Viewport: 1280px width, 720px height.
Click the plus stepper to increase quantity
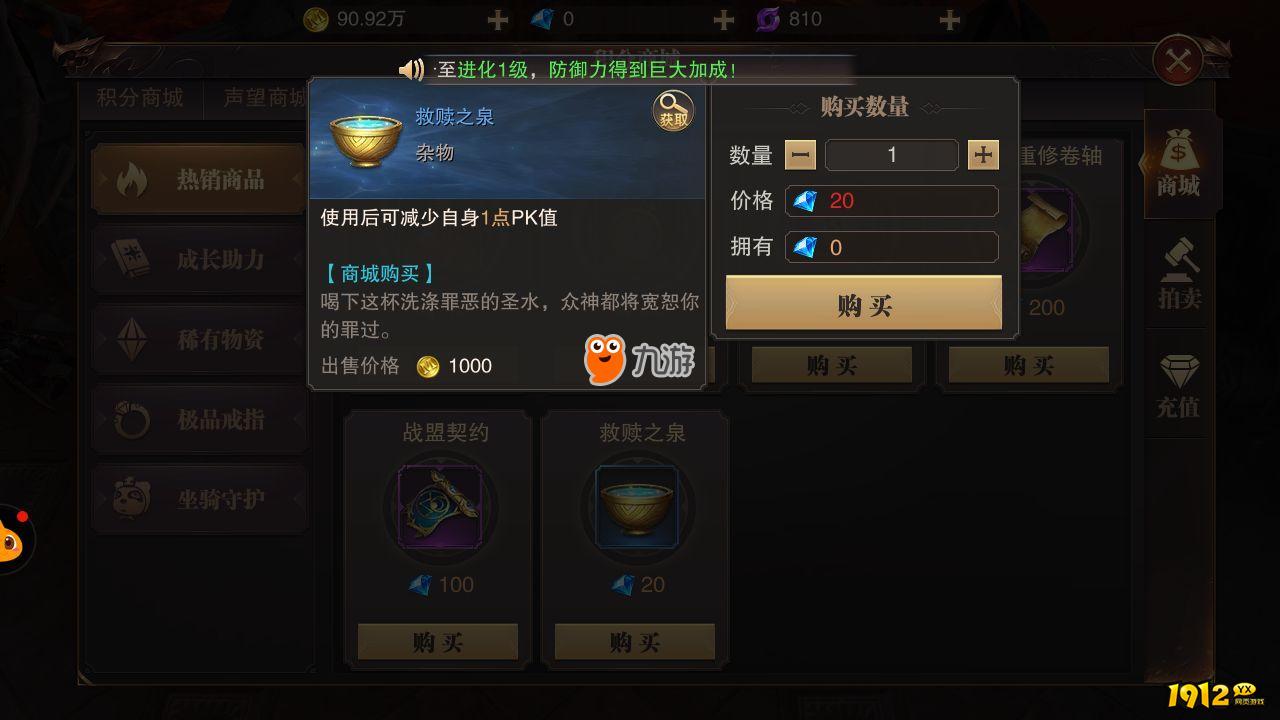982,155
